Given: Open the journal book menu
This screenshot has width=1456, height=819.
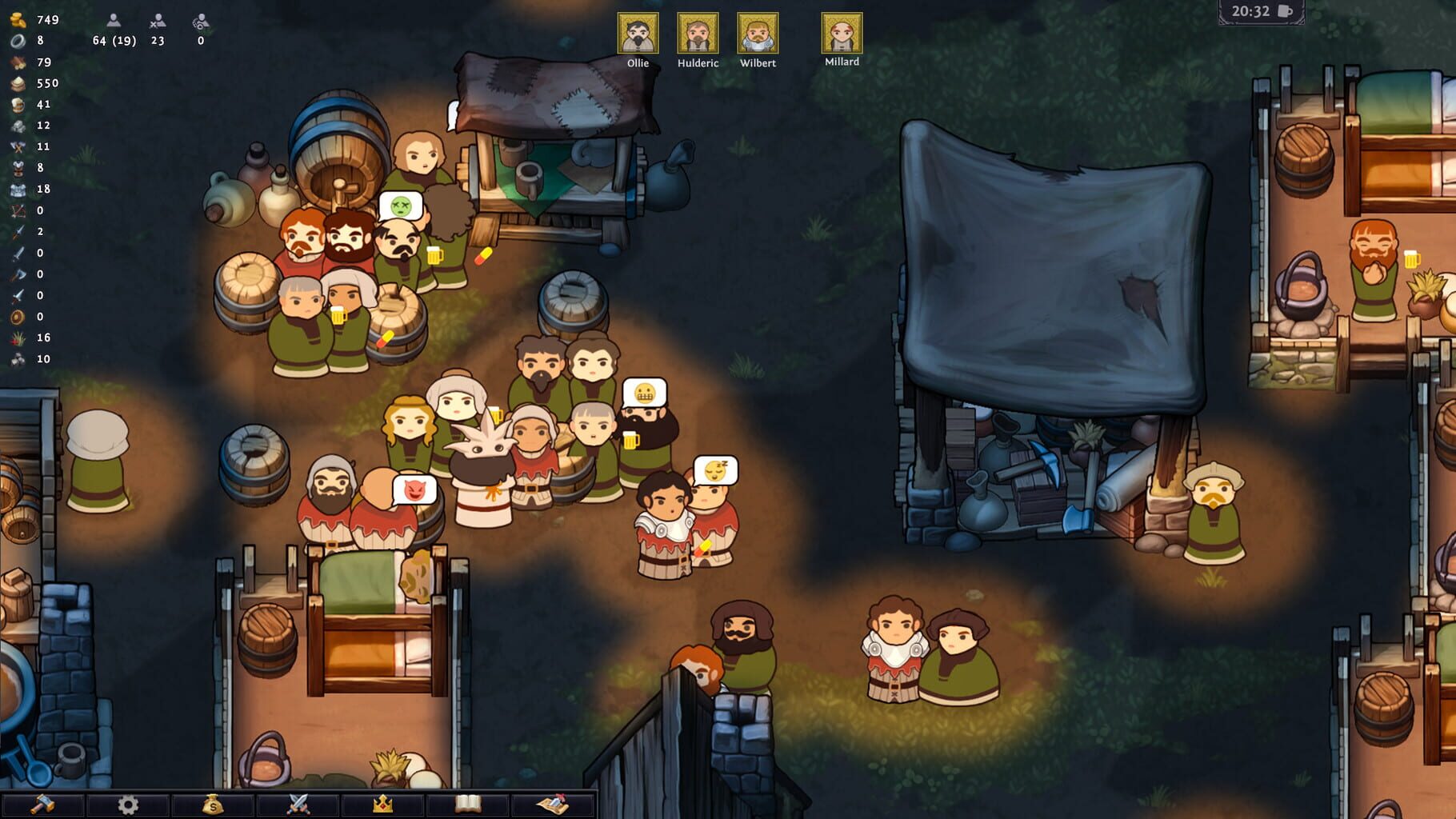Looking at the screenshot, I should pos(468,804).
